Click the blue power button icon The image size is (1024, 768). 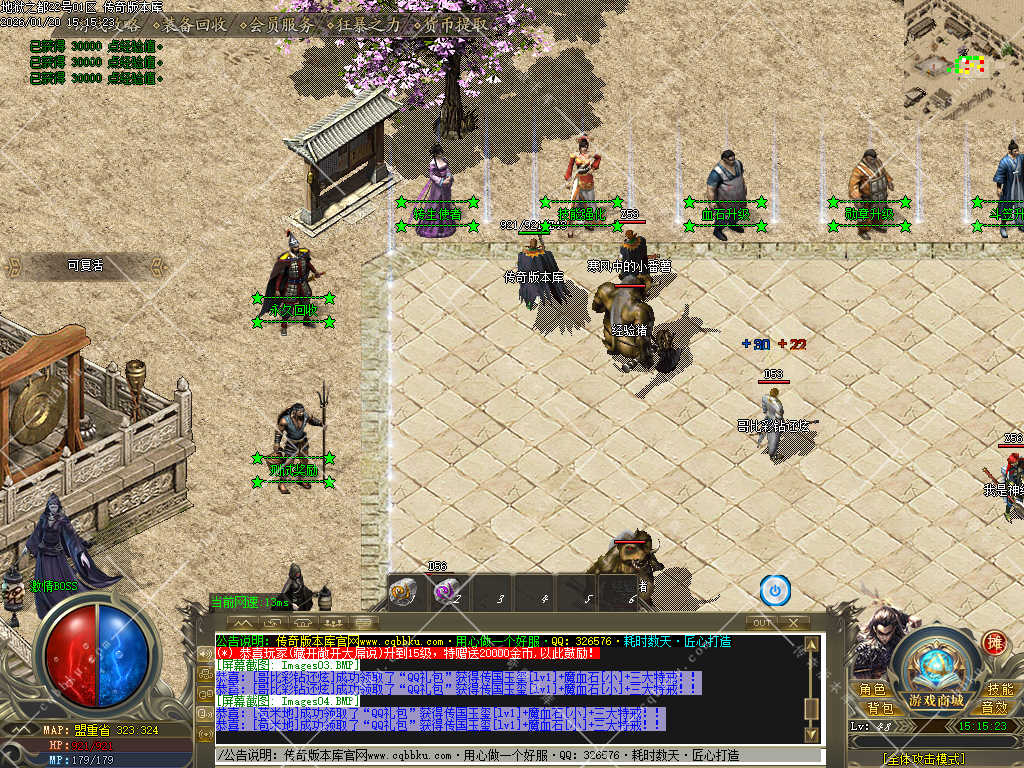775,590
